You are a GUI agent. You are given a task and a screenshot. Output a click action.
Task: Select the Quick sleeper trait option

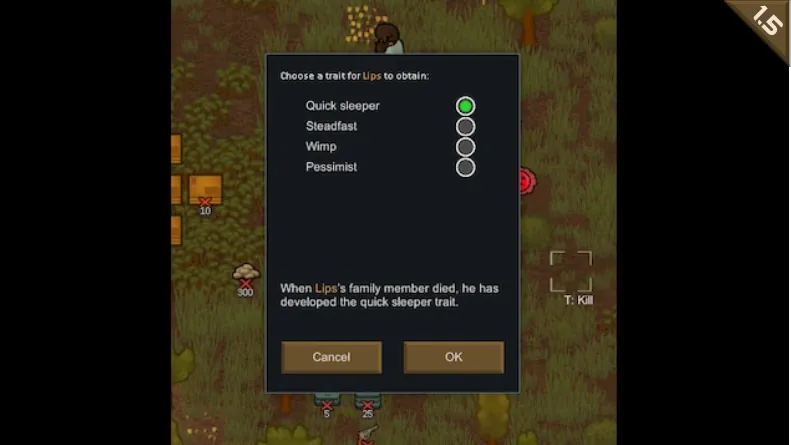tap(465, 106)
